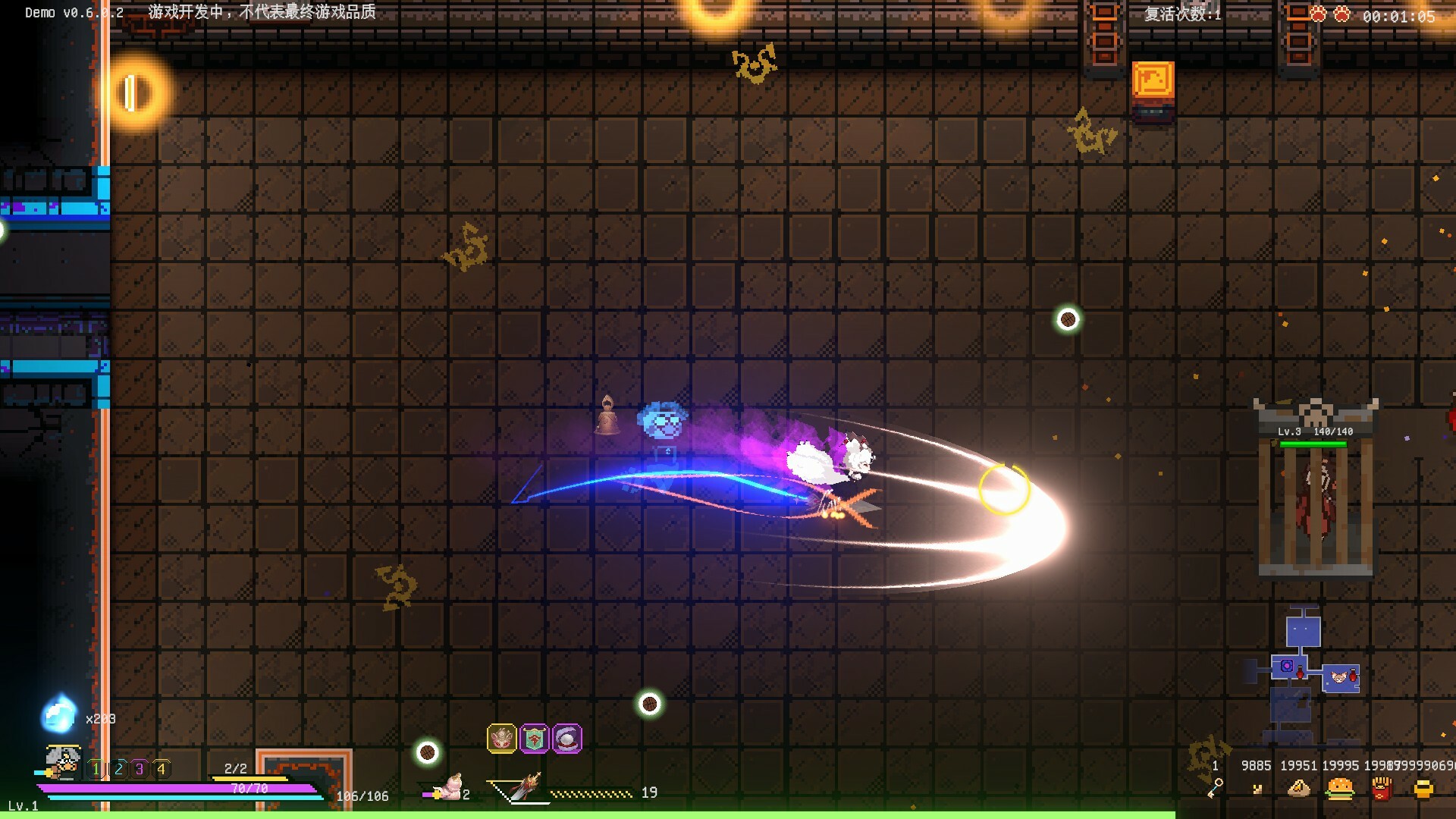The image size is (1456, 819).
Task: Select the pink companion pet icon
Action: 450,789
